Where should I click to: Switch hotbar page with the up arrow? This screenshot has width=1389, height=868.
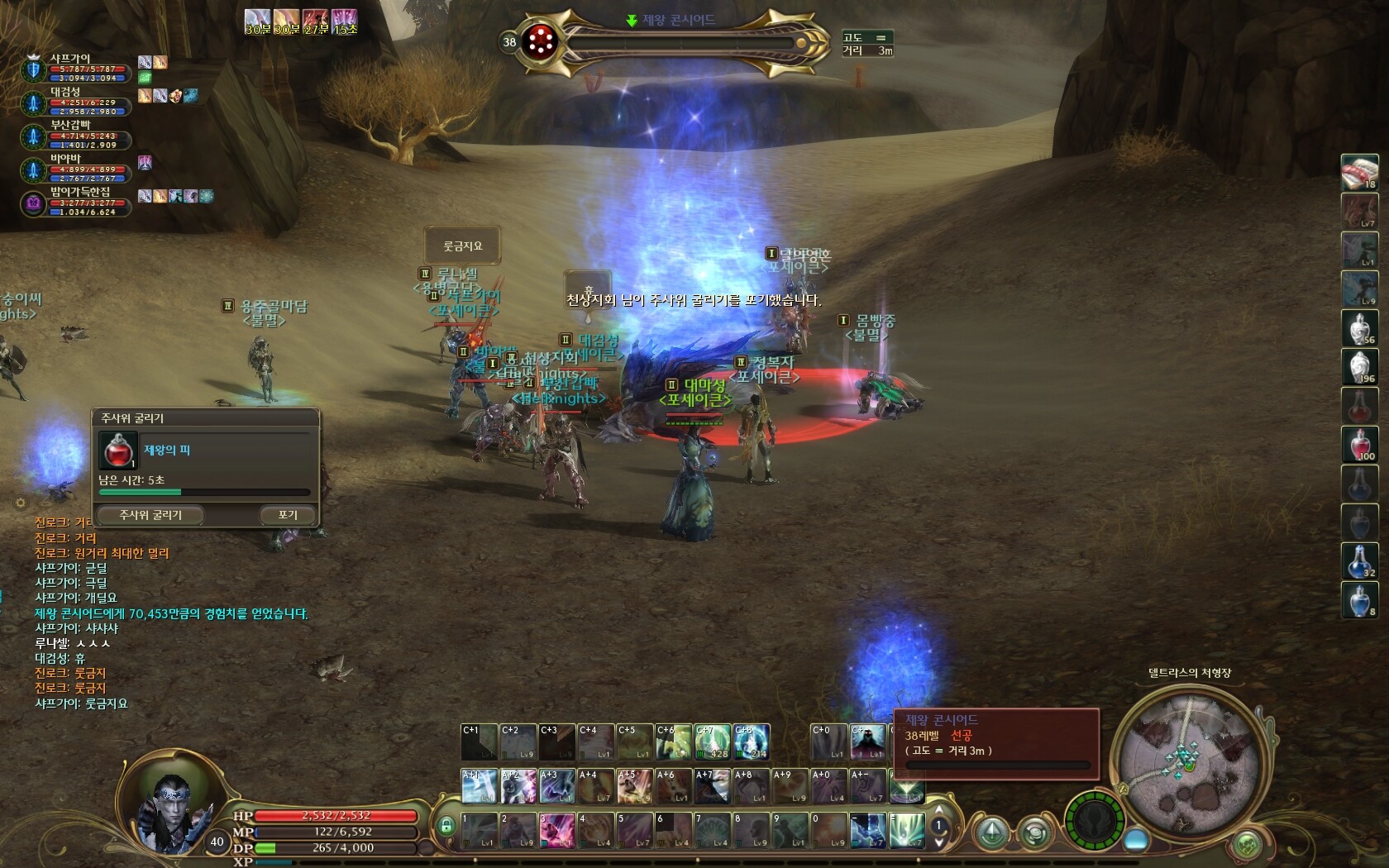938,810
